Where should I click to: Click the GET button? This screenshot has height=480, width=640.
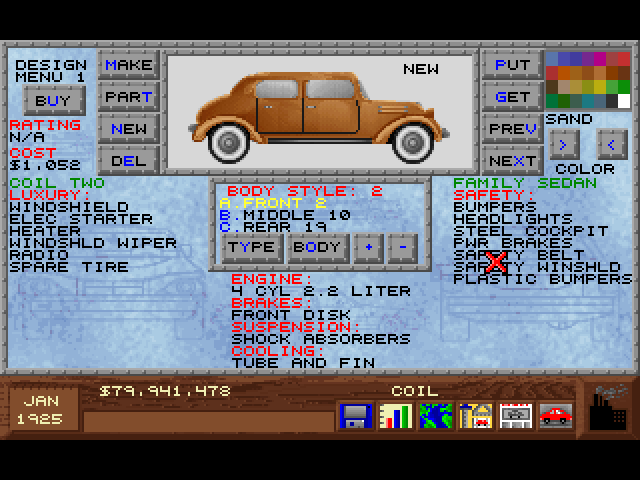tap(512, 97)
